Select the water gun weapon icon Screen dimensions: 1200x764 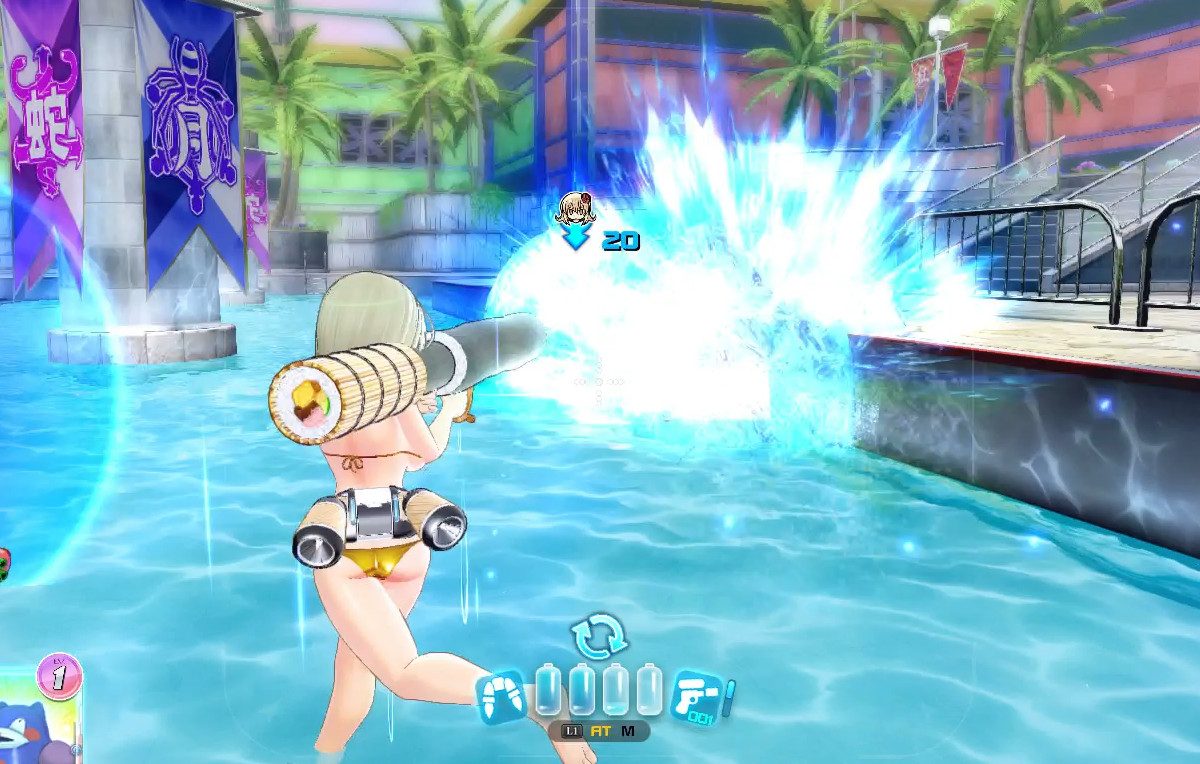tap(699, 696)
